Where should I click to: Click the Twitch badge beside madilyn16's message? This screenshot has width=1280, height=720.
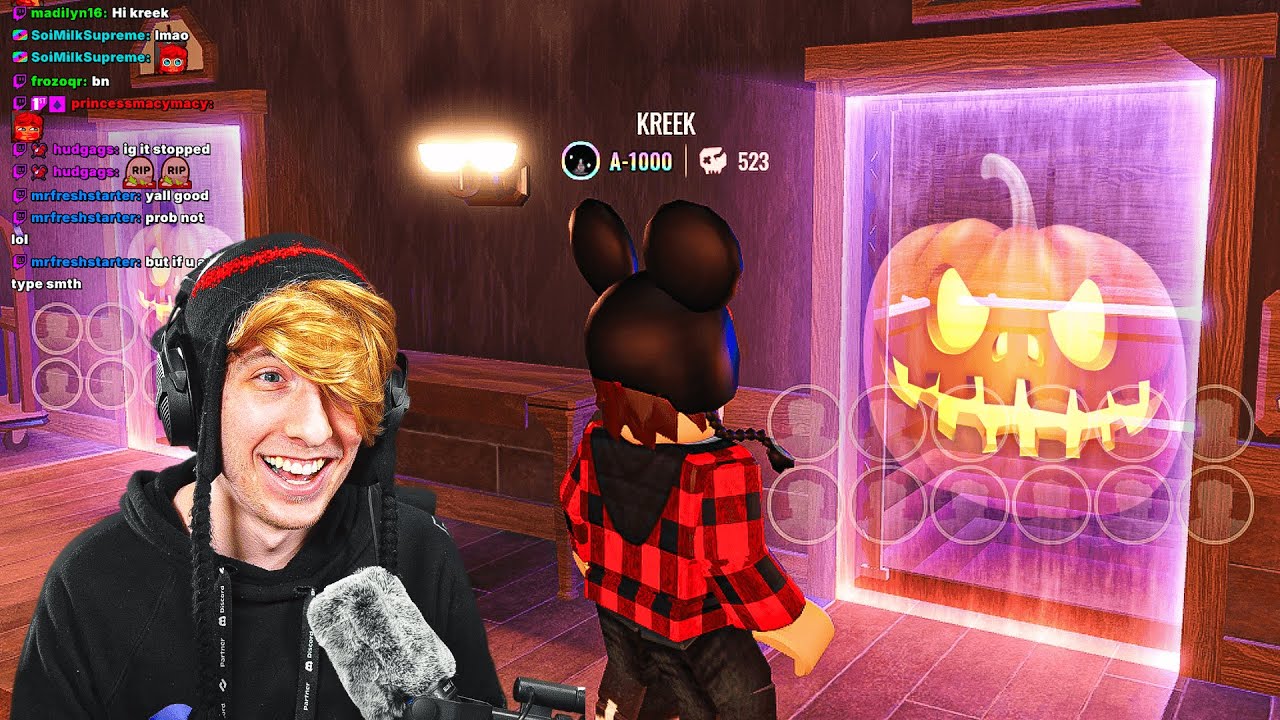click(20, 13)
